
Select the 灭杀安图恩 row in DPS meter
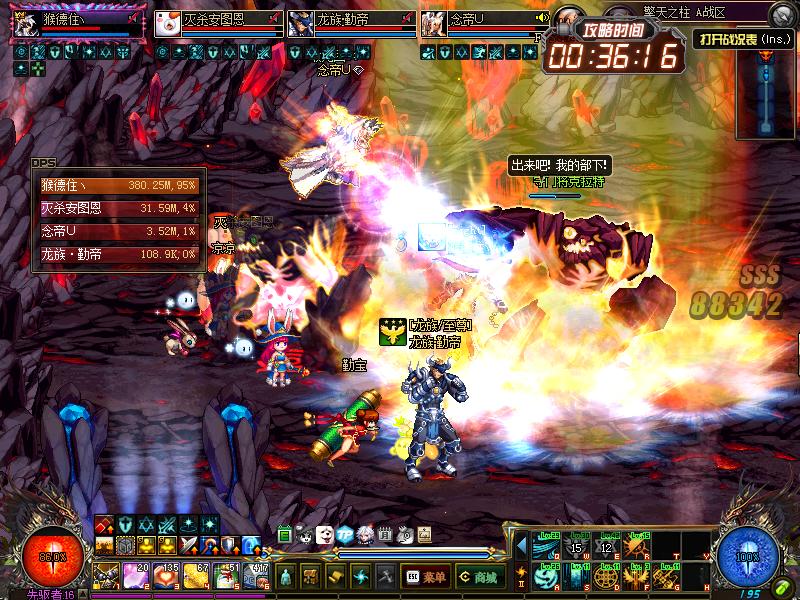coord(119,208)
